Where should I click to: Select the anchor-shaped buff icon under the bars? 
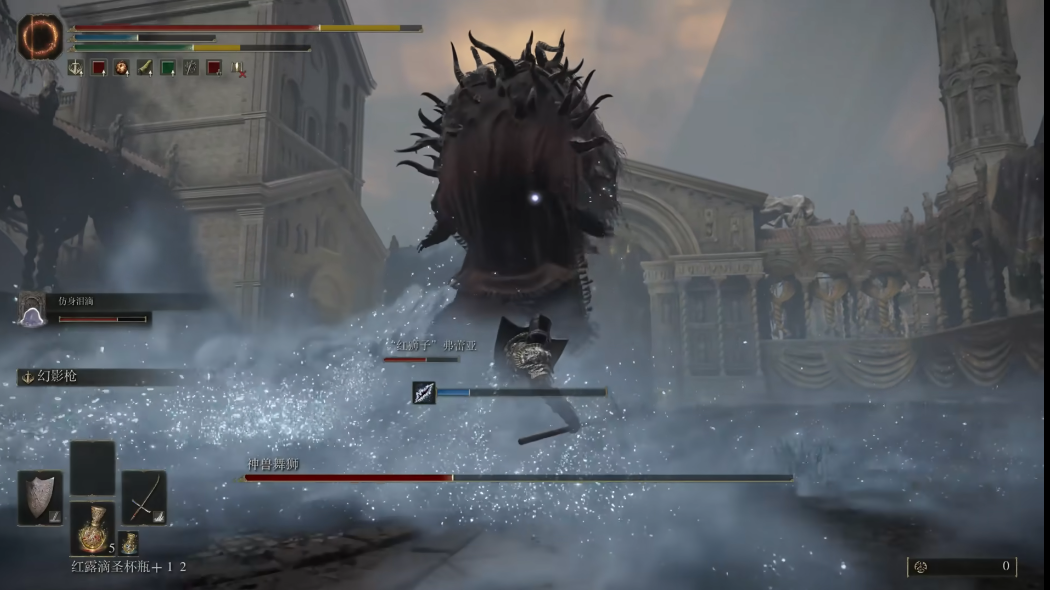pyautogui.click(x=75, y=68)
